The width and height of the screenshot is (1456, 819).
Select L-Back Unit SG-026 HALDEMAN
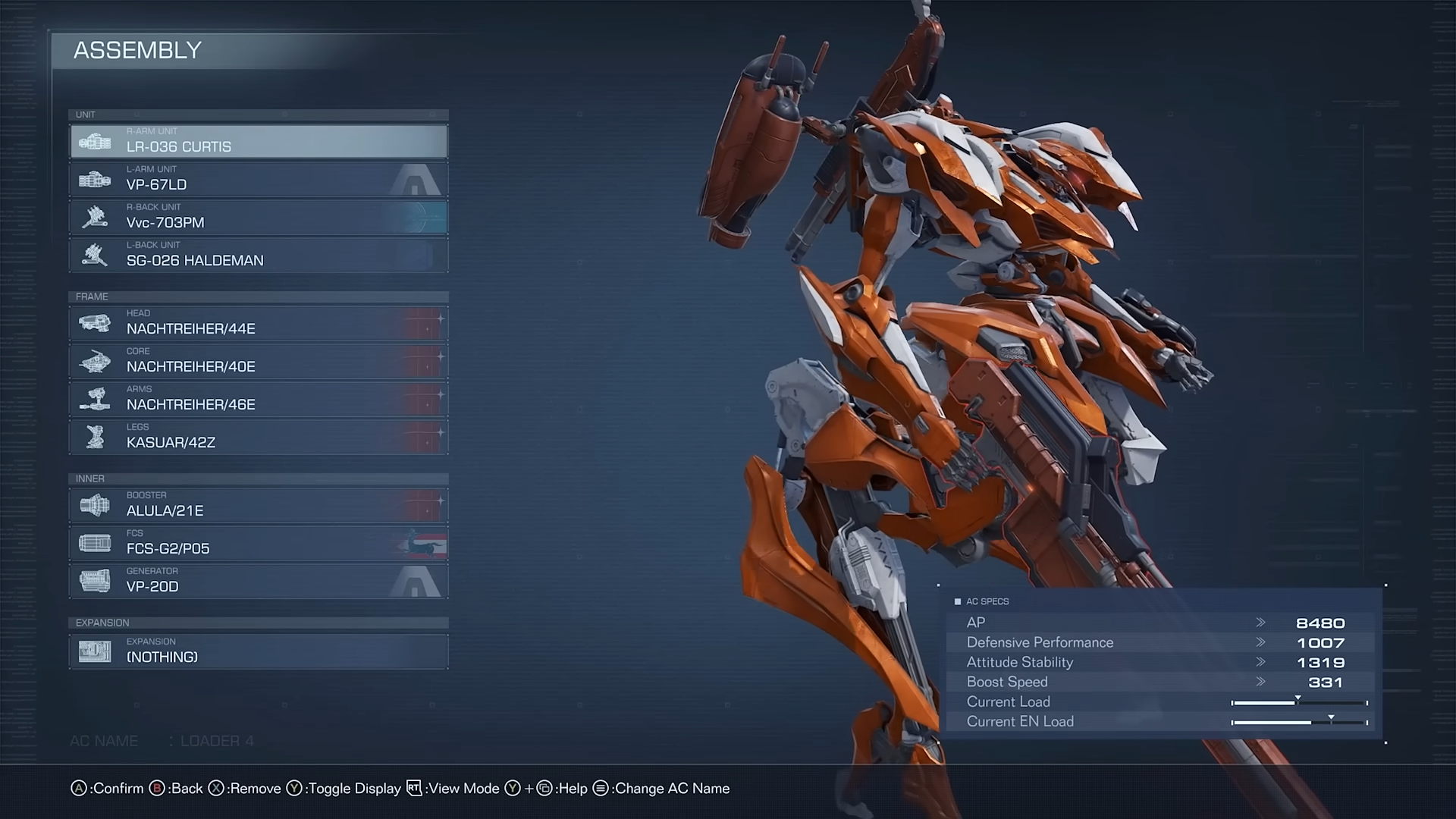pos(259,256)
